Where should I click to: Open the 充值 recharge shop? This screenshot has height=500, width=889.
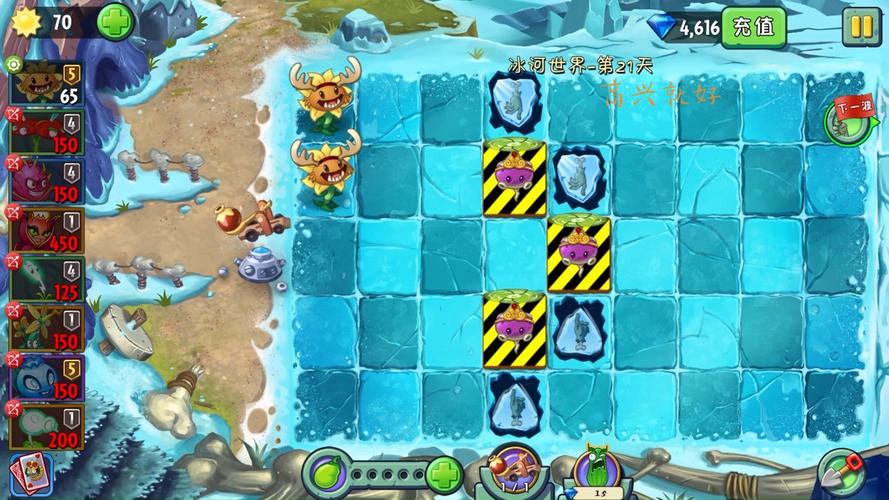tap(753, 27)
